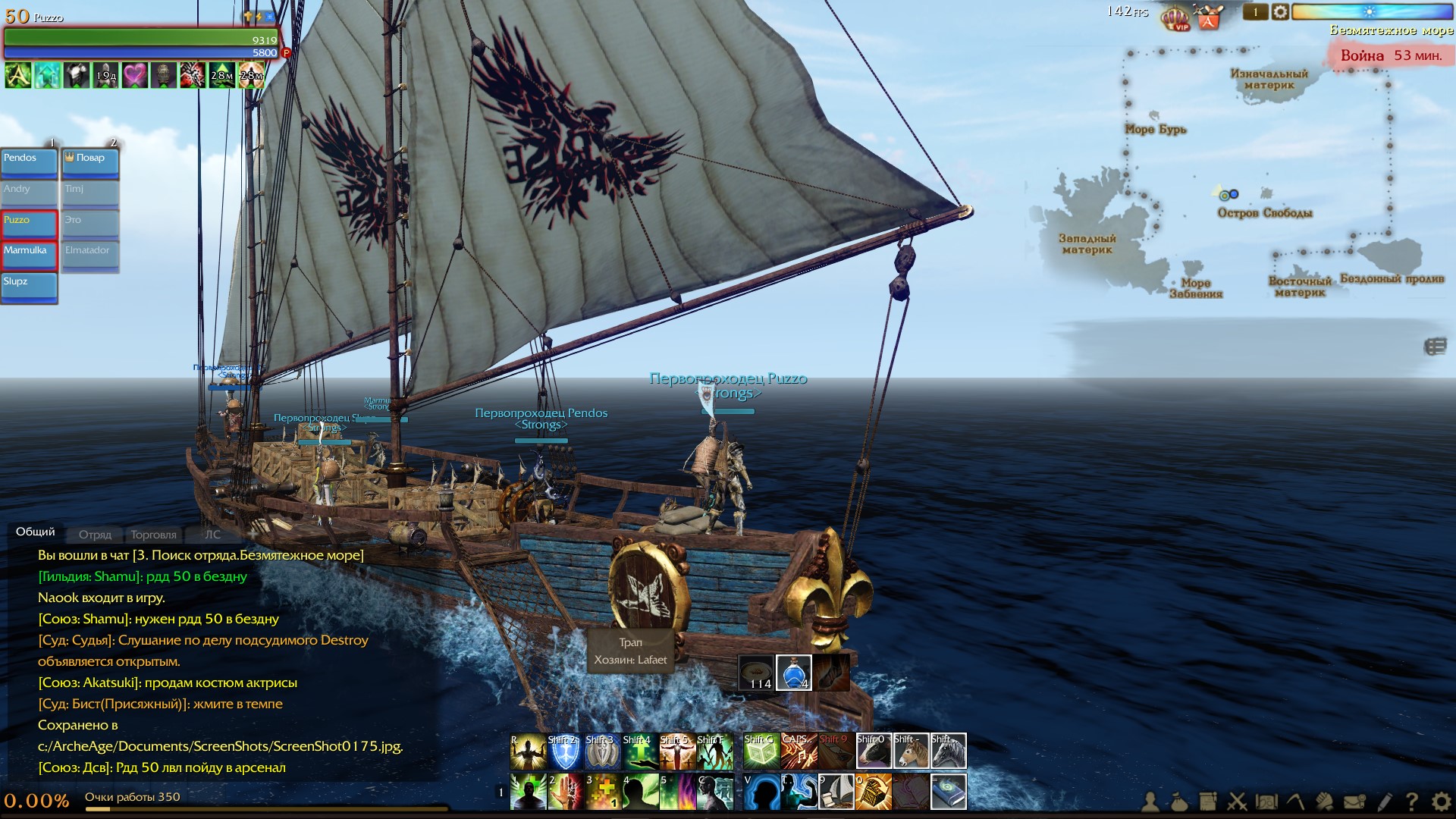Select party member Pendos in raid frame

click(x=30, y=162)
